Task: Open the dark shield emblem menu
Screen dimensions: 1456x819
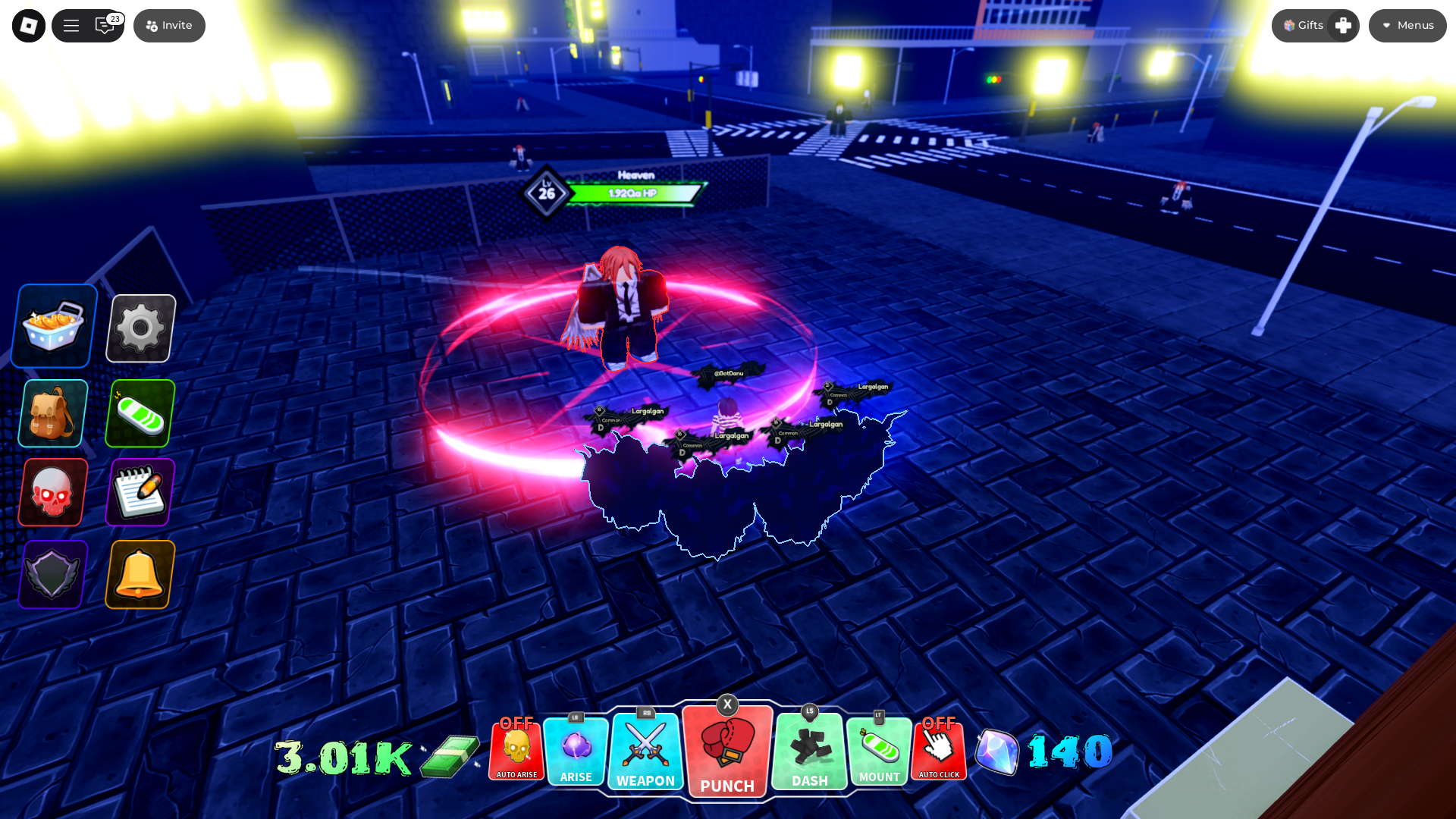Action: click(x=52, y=575)
